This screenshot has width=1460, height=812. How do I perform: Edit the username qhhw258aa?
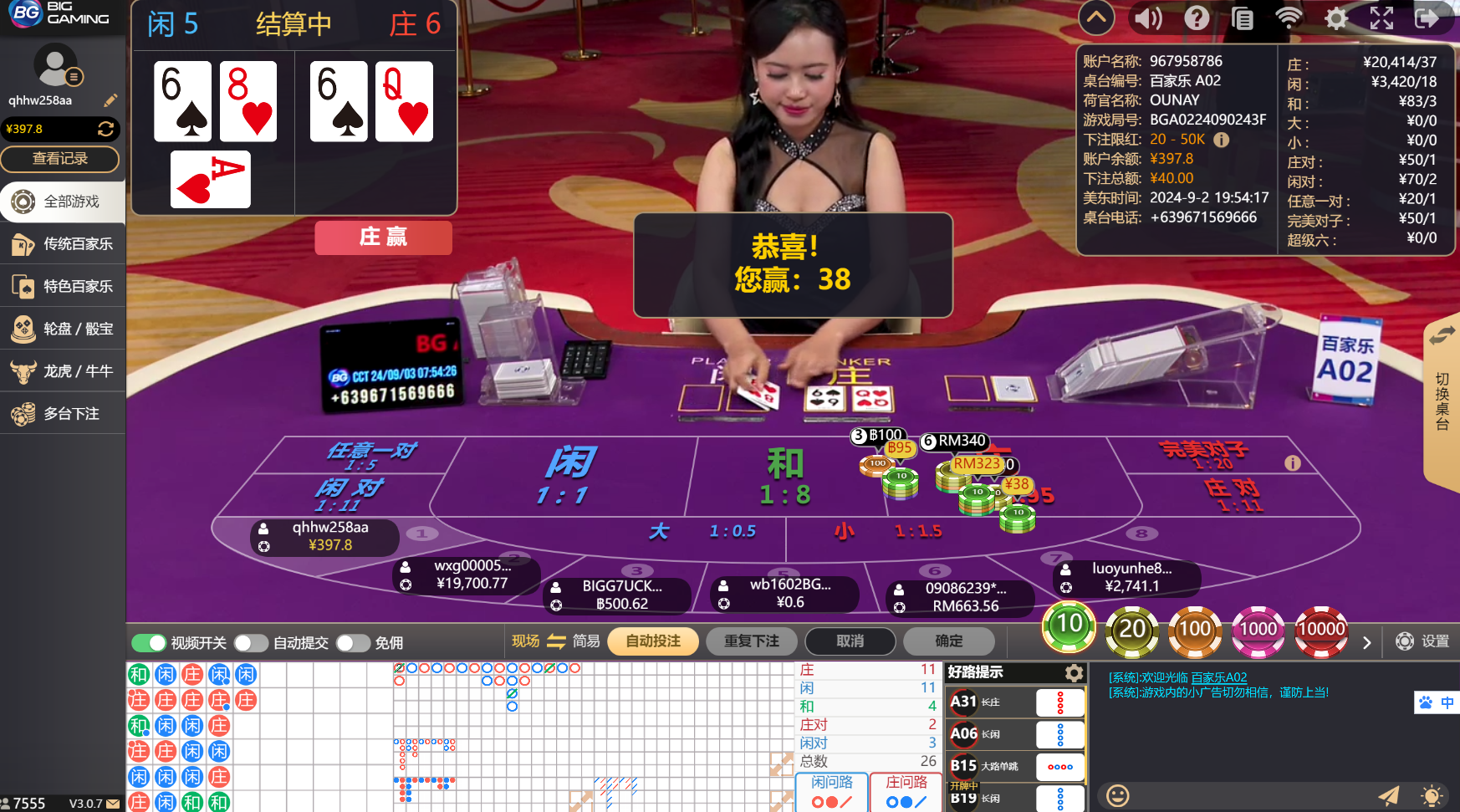coord(111,100)
